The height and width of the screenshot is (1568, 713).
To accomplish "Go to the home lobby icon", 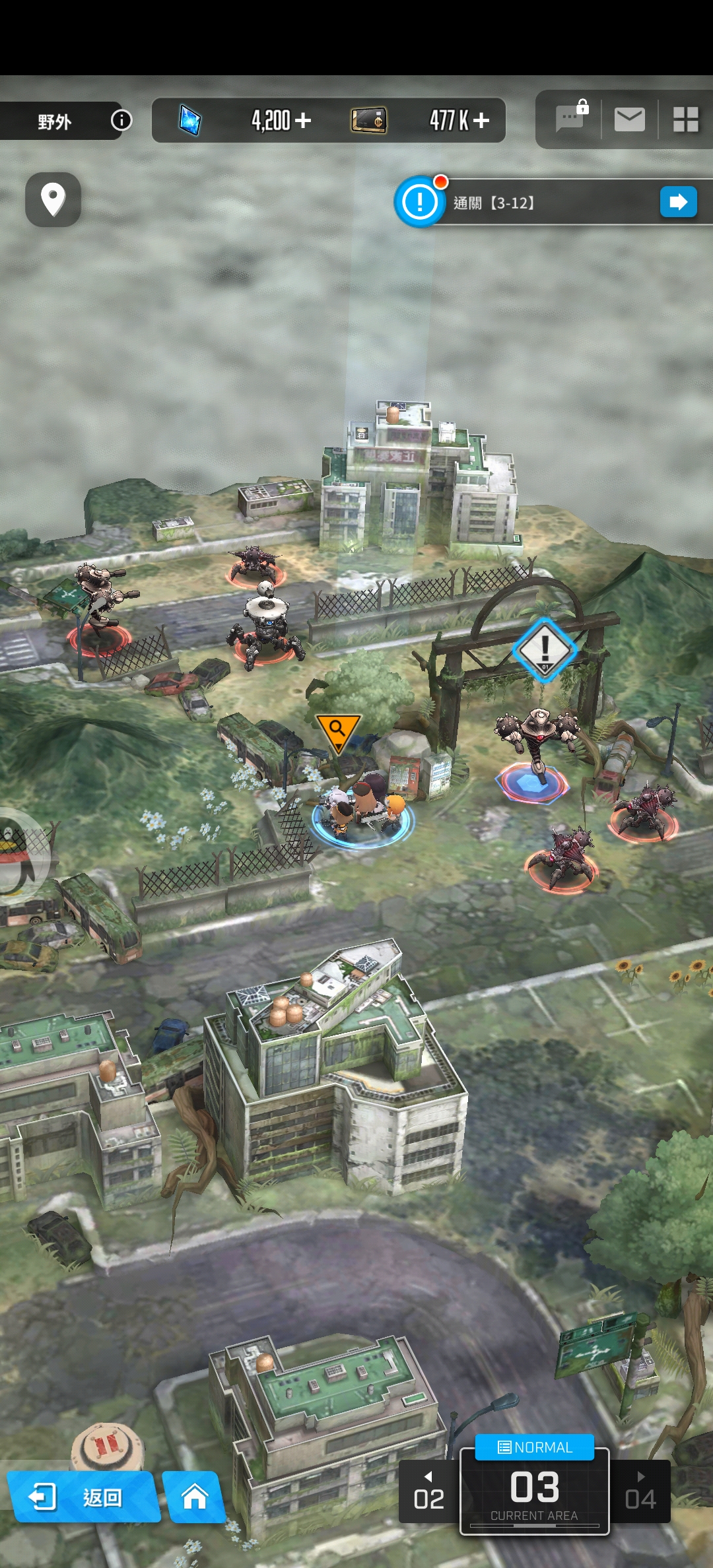I will pos(195,1497).
